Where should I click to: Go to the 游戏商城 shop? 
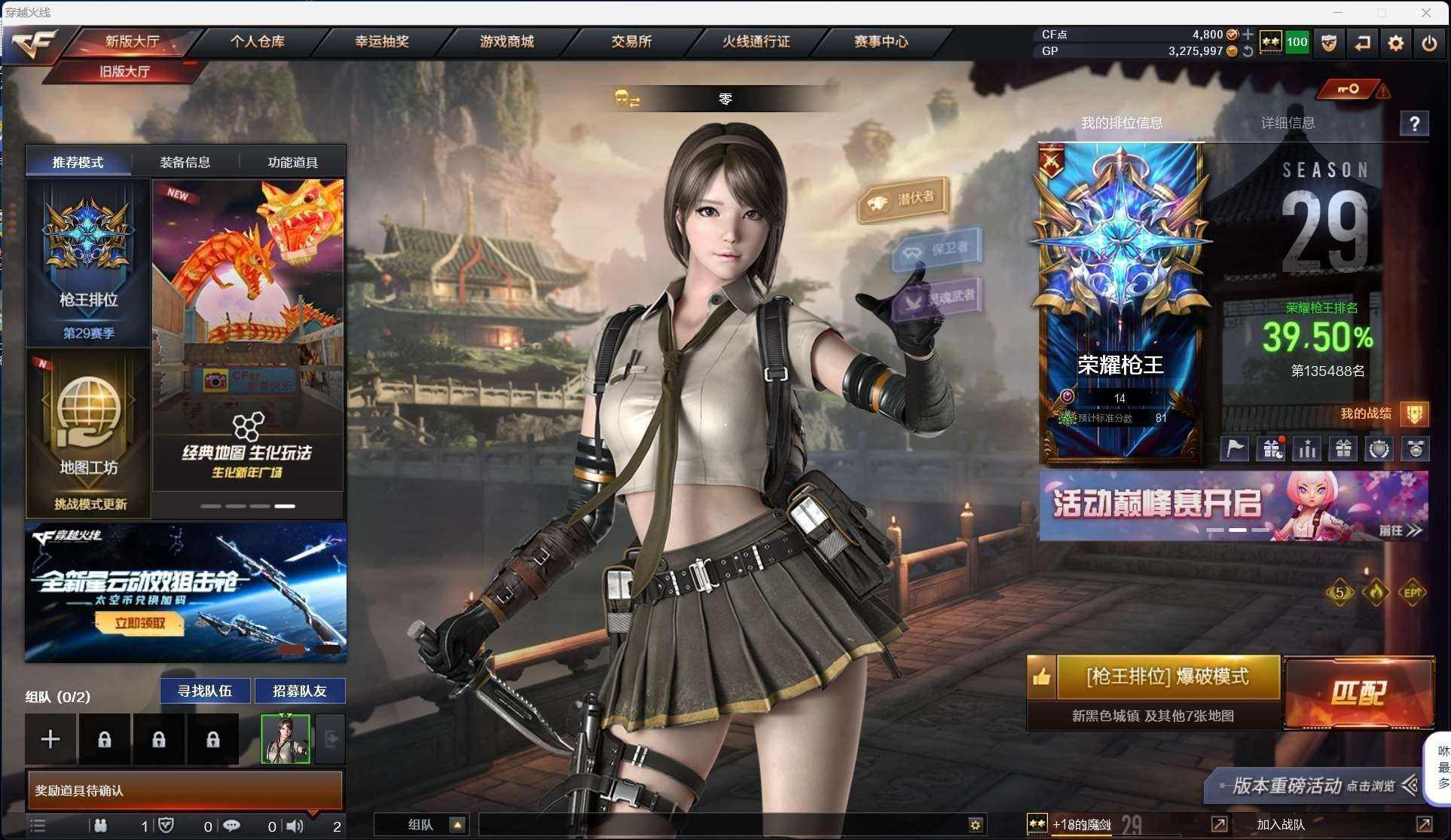pyautogui.click(x=506, y=41)
